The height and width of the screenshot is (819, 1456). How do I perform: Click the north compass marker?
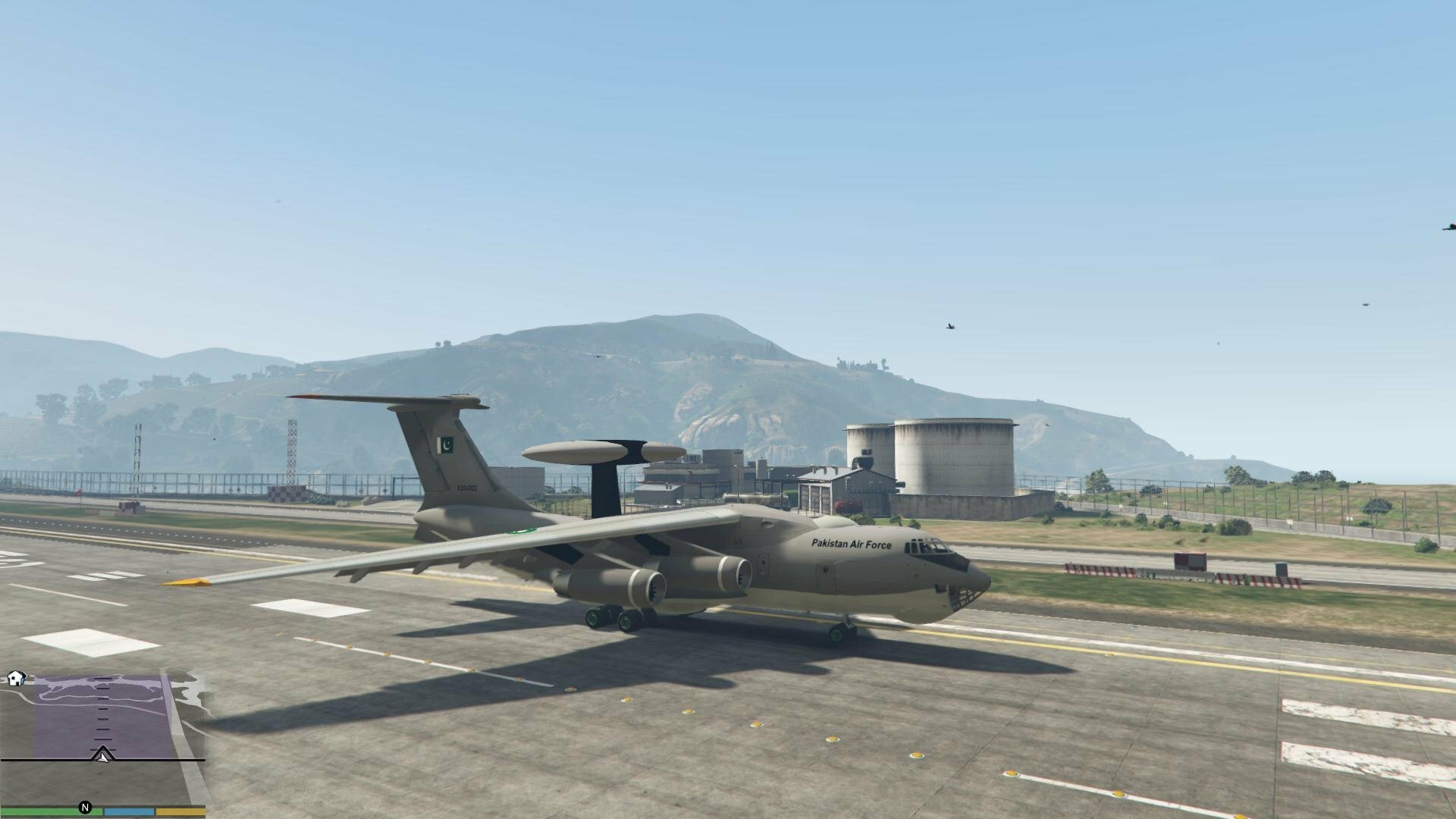tap(86, 808)
